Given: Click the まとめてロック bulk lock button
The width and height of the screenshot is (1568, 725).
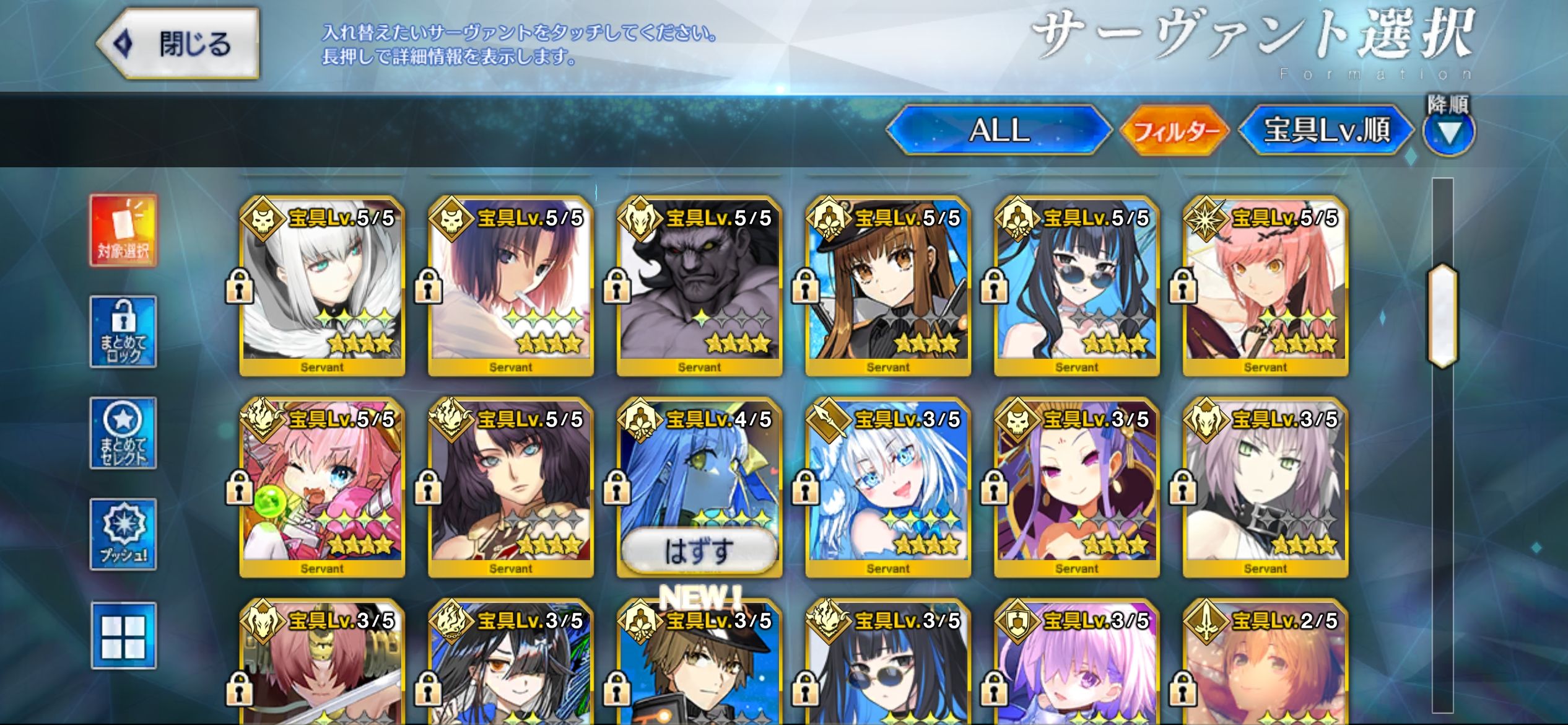Looking at the screenshot, I should coord(123,332).
